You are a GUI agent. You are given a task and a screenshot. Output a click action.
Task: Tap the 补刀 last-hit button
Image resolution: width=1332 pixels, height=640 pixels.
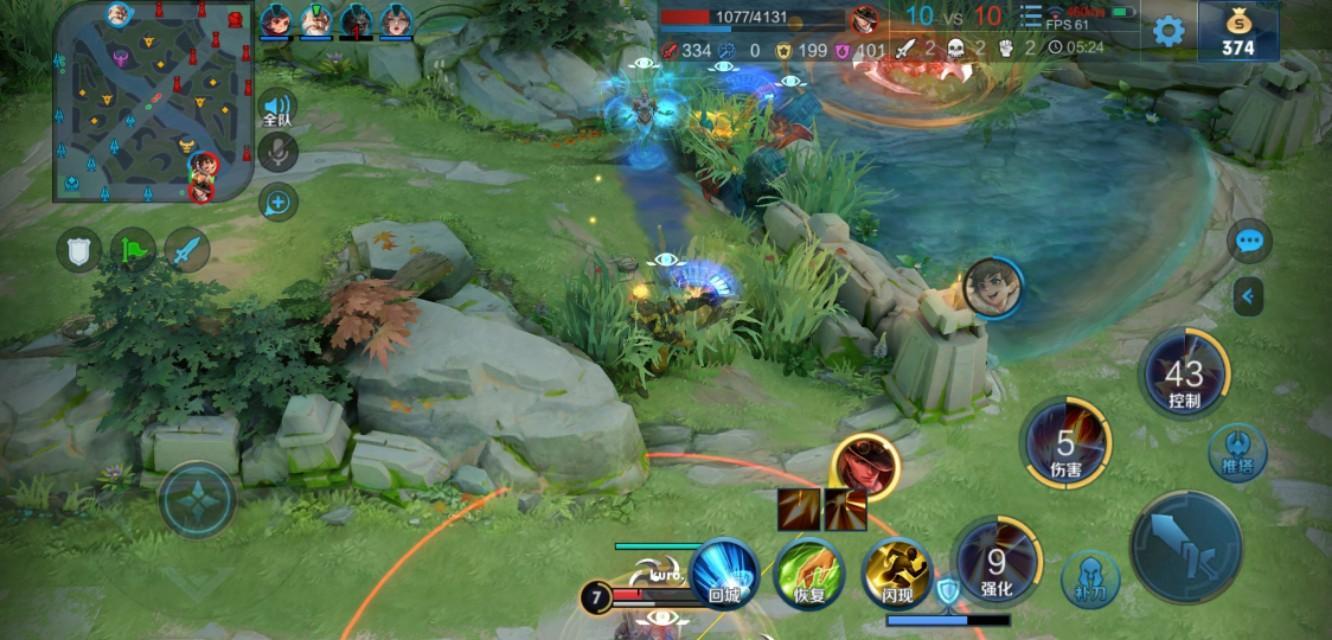click(x=1090, y=579)
